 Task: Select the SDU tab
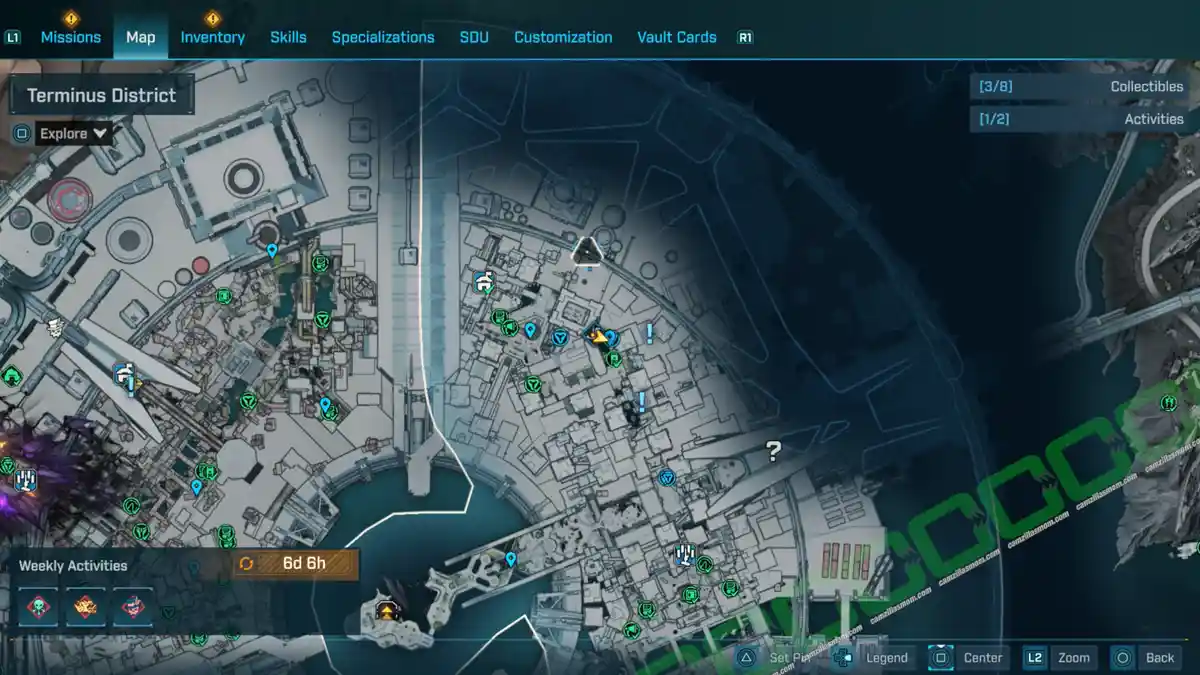point(474,37)
